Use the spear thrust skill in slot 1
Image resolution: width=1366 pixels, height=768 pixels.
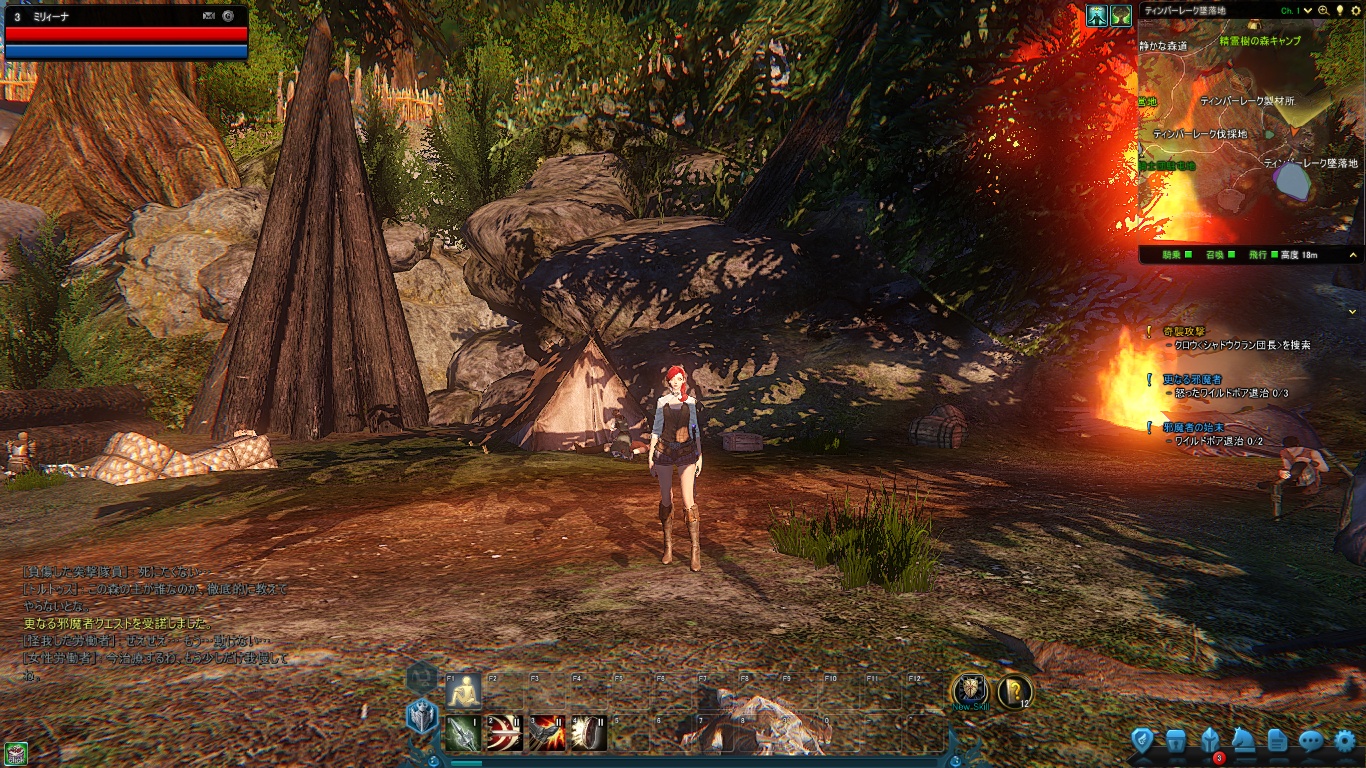coord(465,733)
